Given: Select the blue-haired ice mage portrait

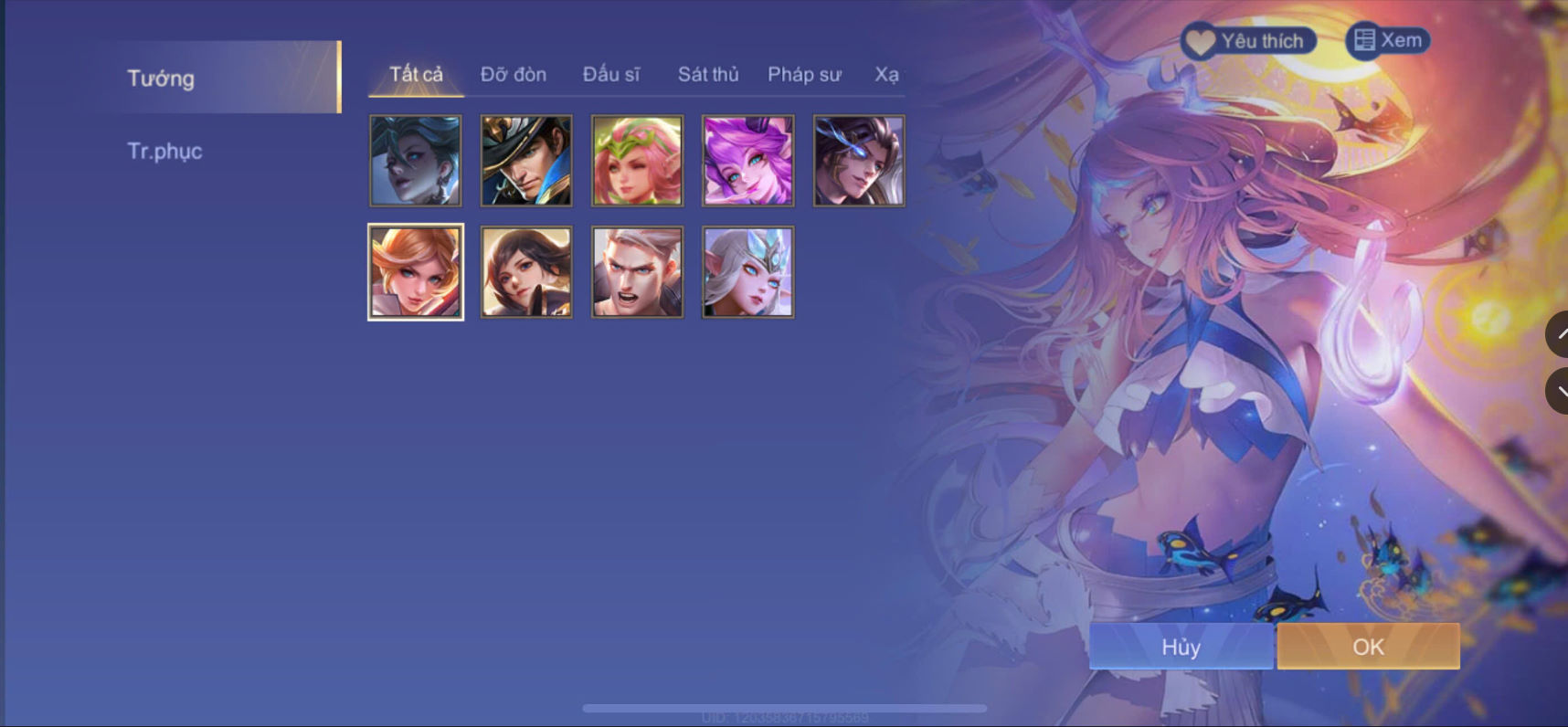Looking at the screenshot, I should (416, 161).
